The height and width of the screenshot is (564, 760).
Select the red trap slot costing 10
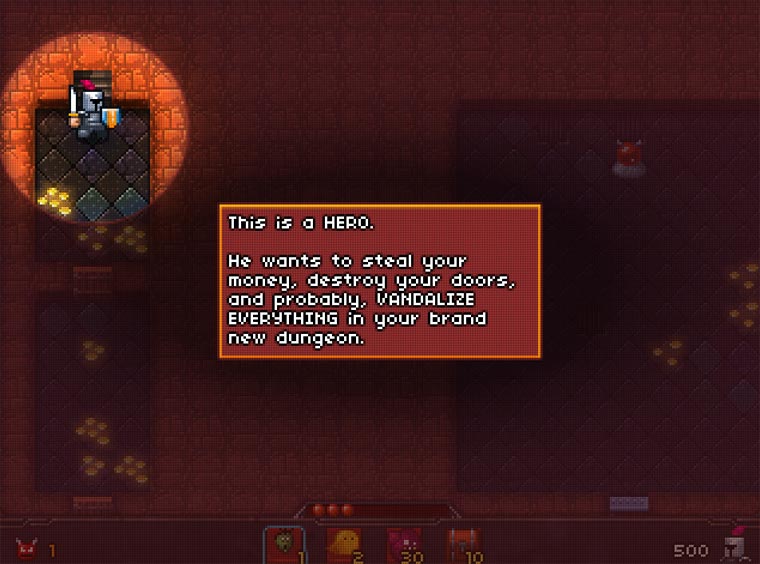click(462, 545)
